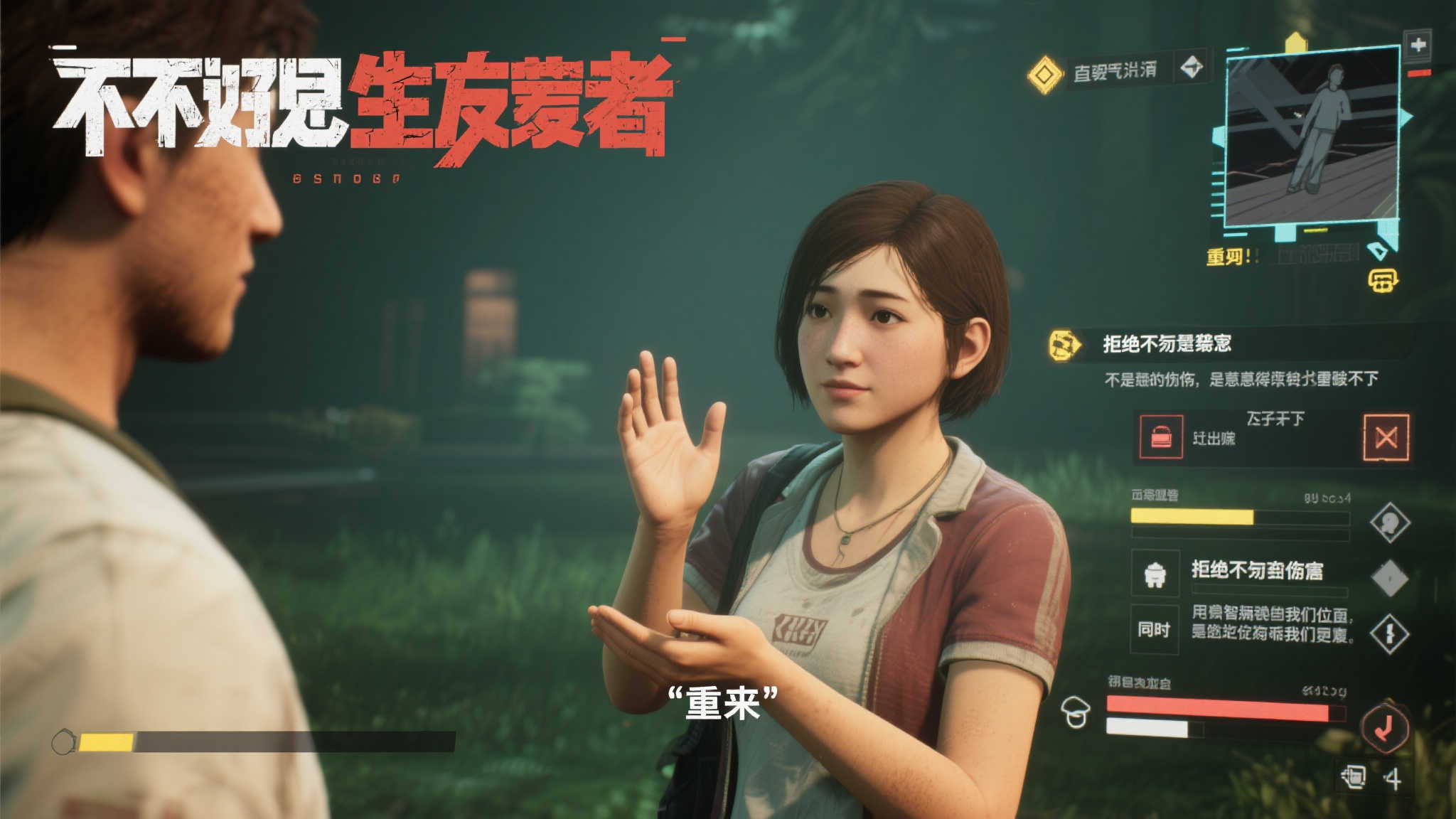The width and height of the screenshot is (1456, 819).
Task: Open the yellow quest tracker hexagon icon
Action: pyautogui.click(x=1064, y=345)
